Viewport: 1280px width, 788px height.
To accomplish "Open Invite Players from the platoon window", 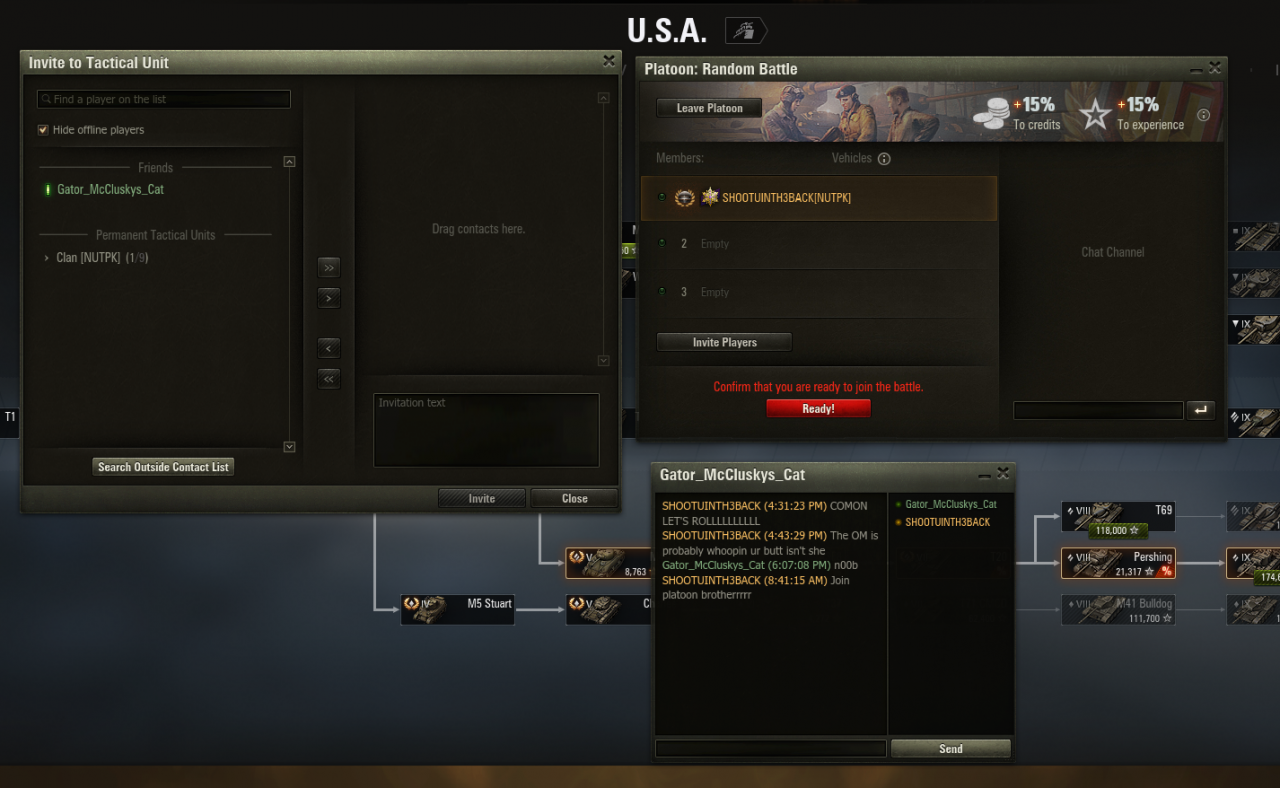I will tap(724, 342).
